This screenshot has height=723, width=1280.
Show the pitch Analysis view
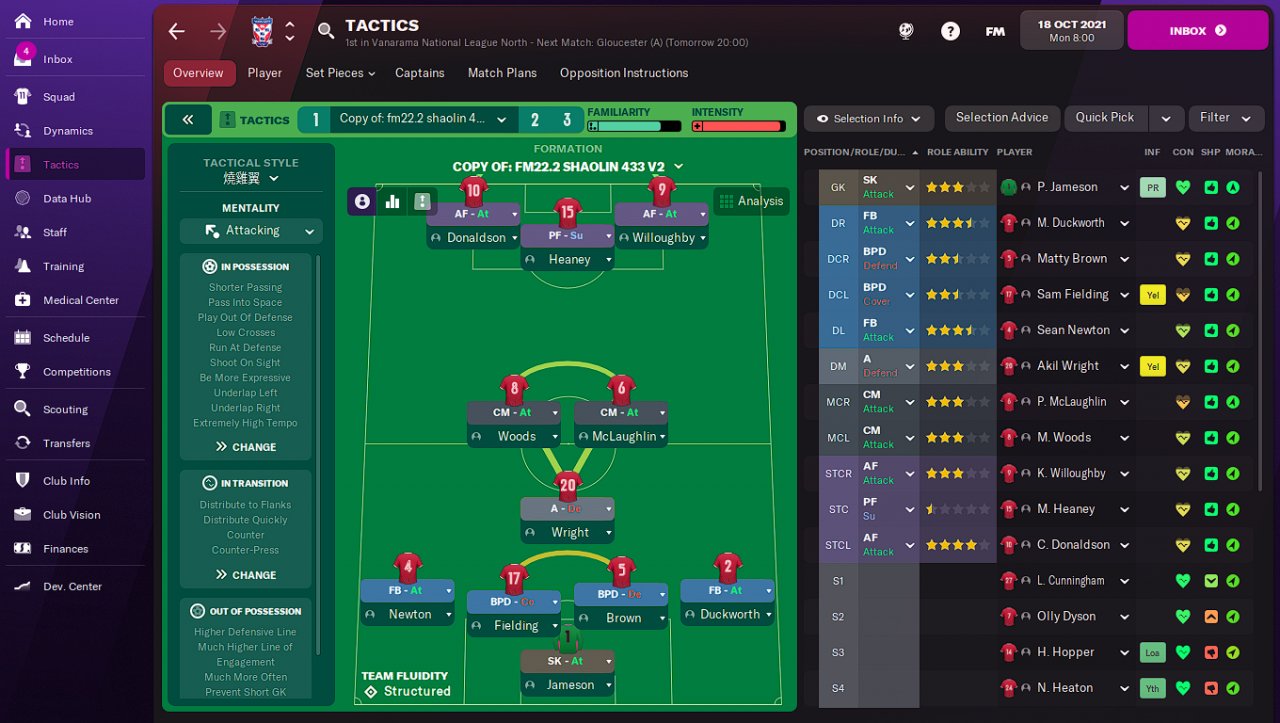751,201
